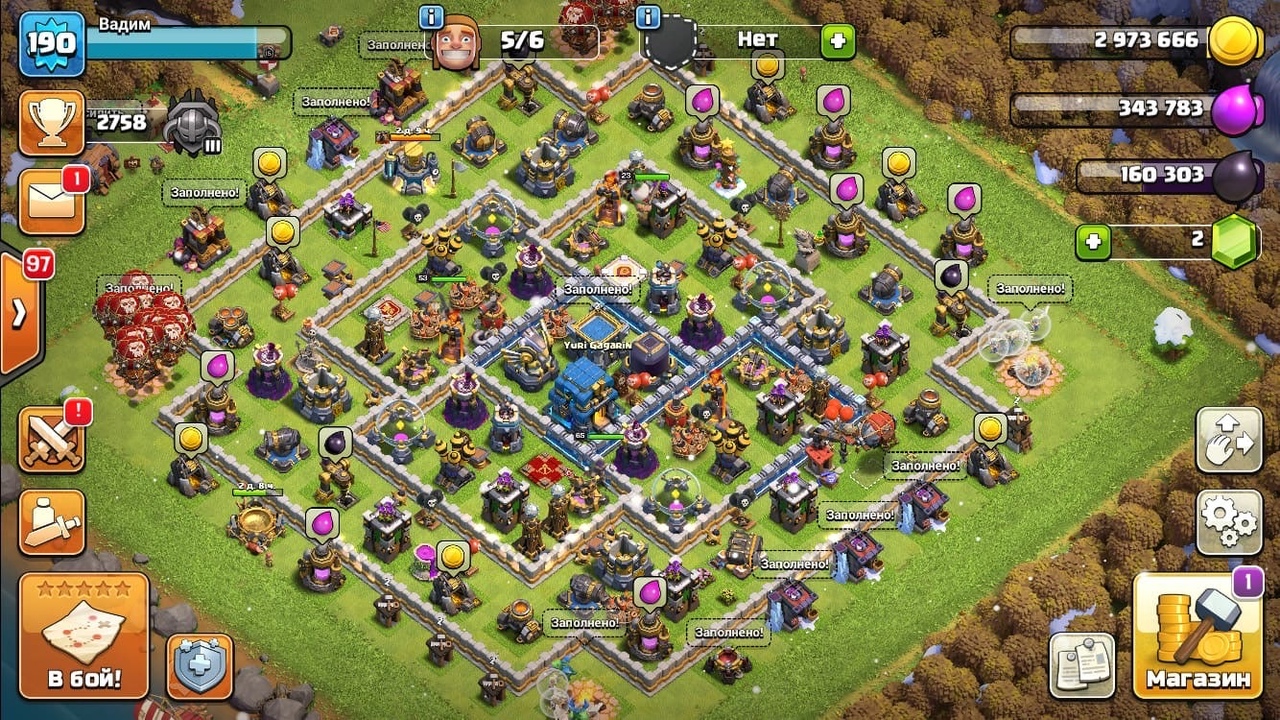The image size is (1280, 720).
Task: Open the village layout editor button
Action: click(1228, 440)
